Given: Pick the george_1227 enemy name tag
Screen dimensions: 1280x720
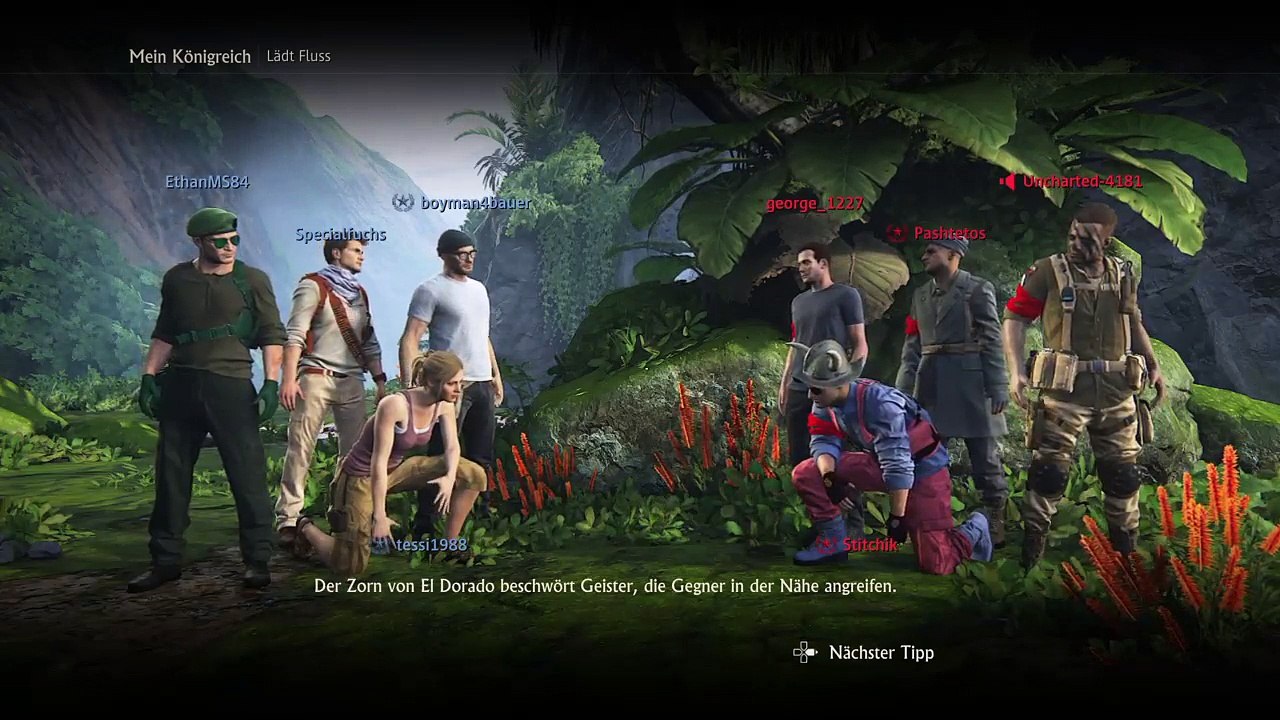Looking at the screenshot, I should [x=814, y=204].
